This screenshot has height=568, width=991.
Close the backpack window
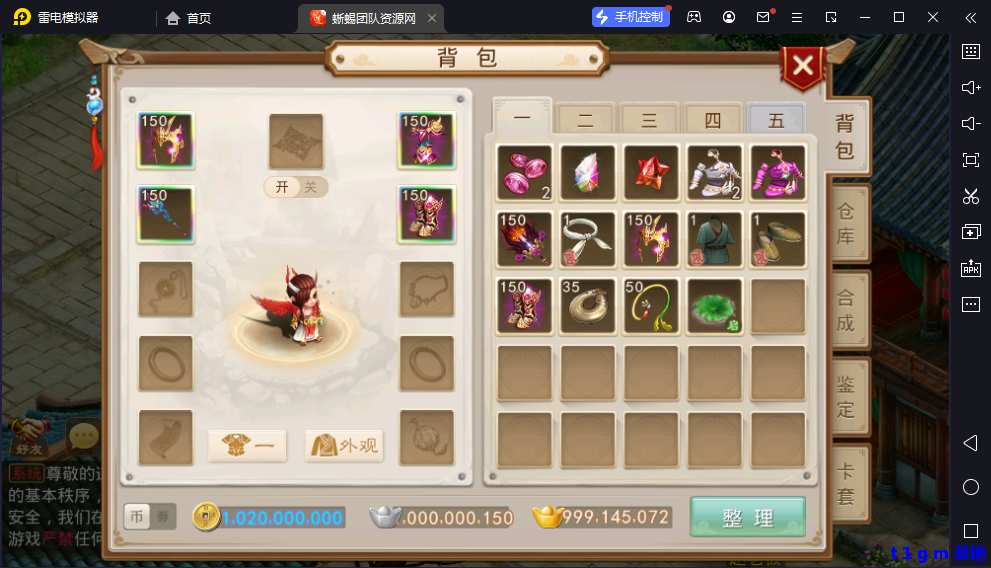click(802, 67)
